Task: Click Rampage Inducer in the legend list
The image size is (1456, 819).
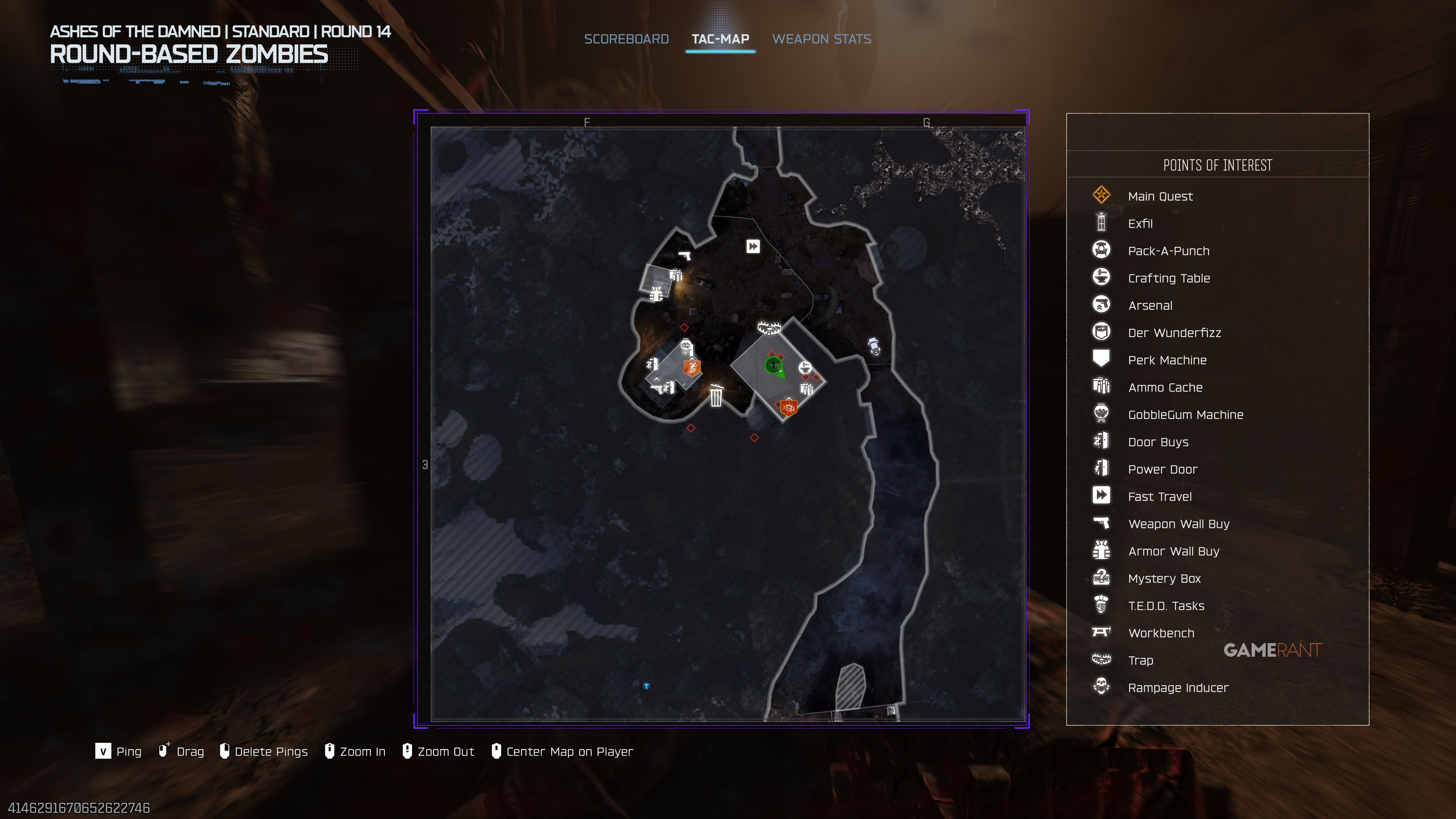Action: click(1178, 688)
